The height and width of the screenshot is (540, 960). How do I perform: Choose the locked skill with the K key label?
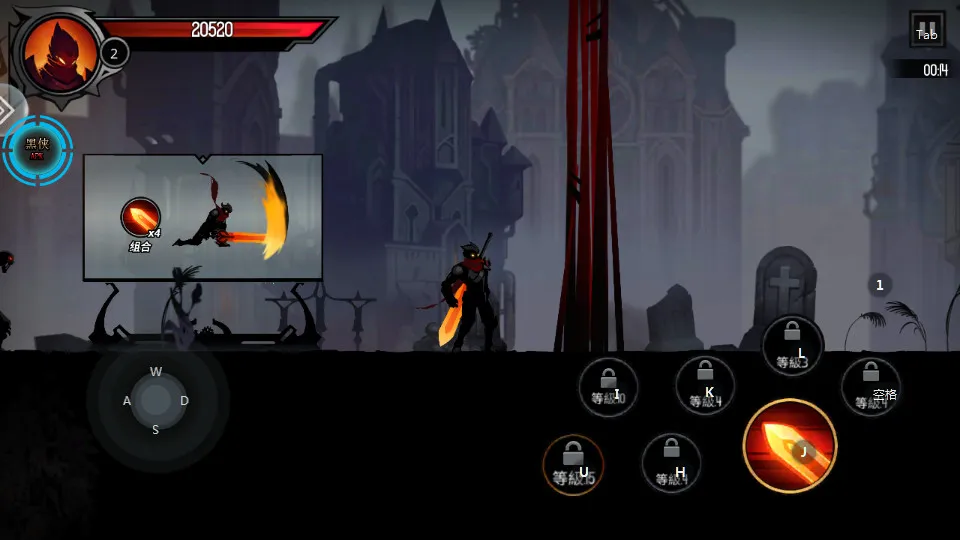705,386
